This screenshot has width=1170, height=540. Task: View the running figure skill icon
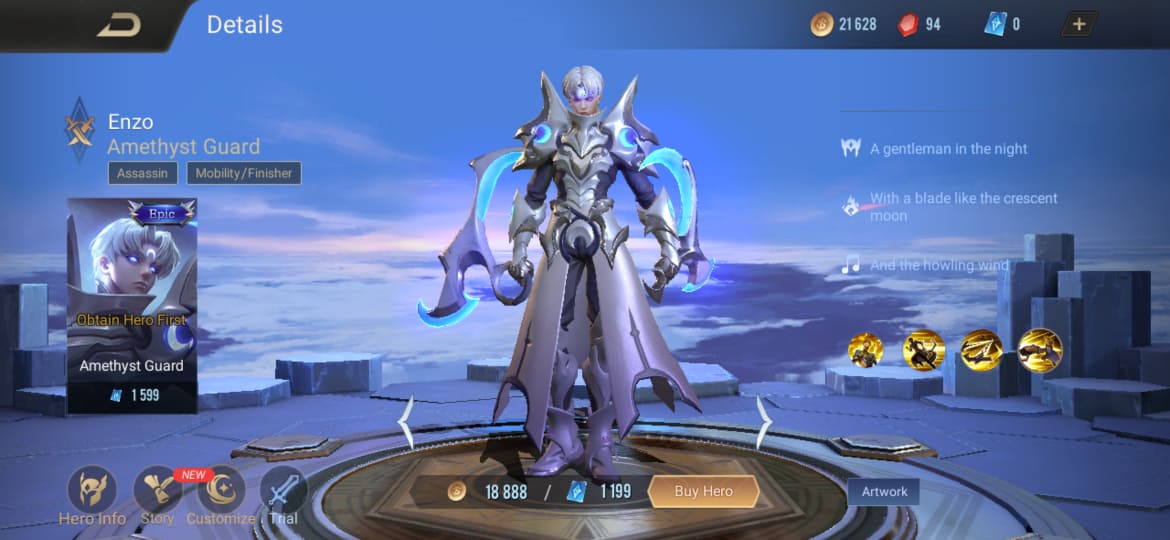point(923,350)
